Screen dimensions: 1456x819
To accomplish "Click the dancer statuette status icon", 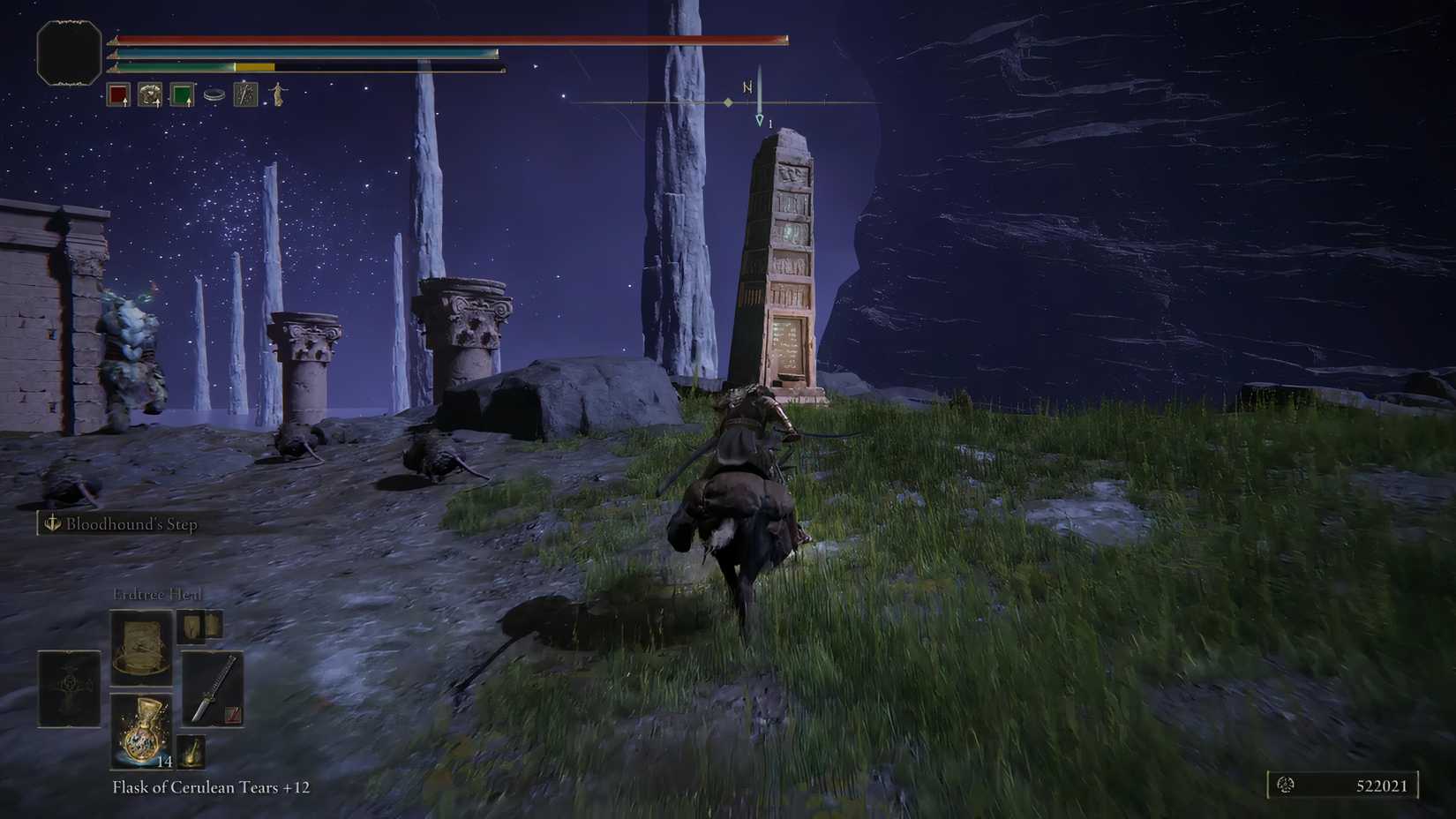I will point(276,94).
